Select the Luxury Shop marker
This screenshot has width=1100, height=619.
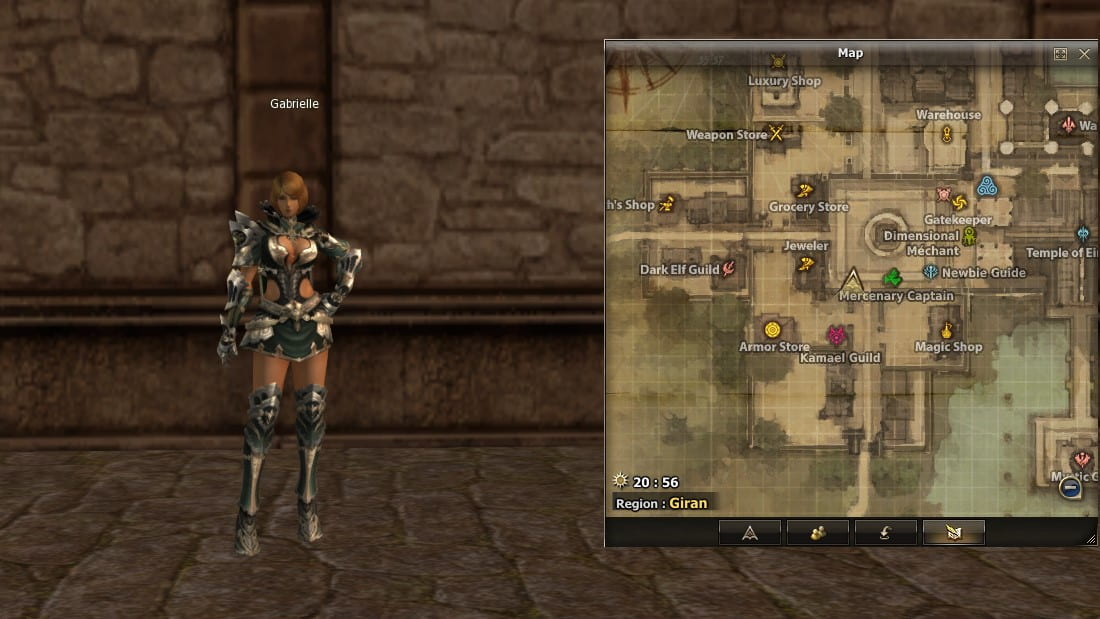[x=779, y=62]
